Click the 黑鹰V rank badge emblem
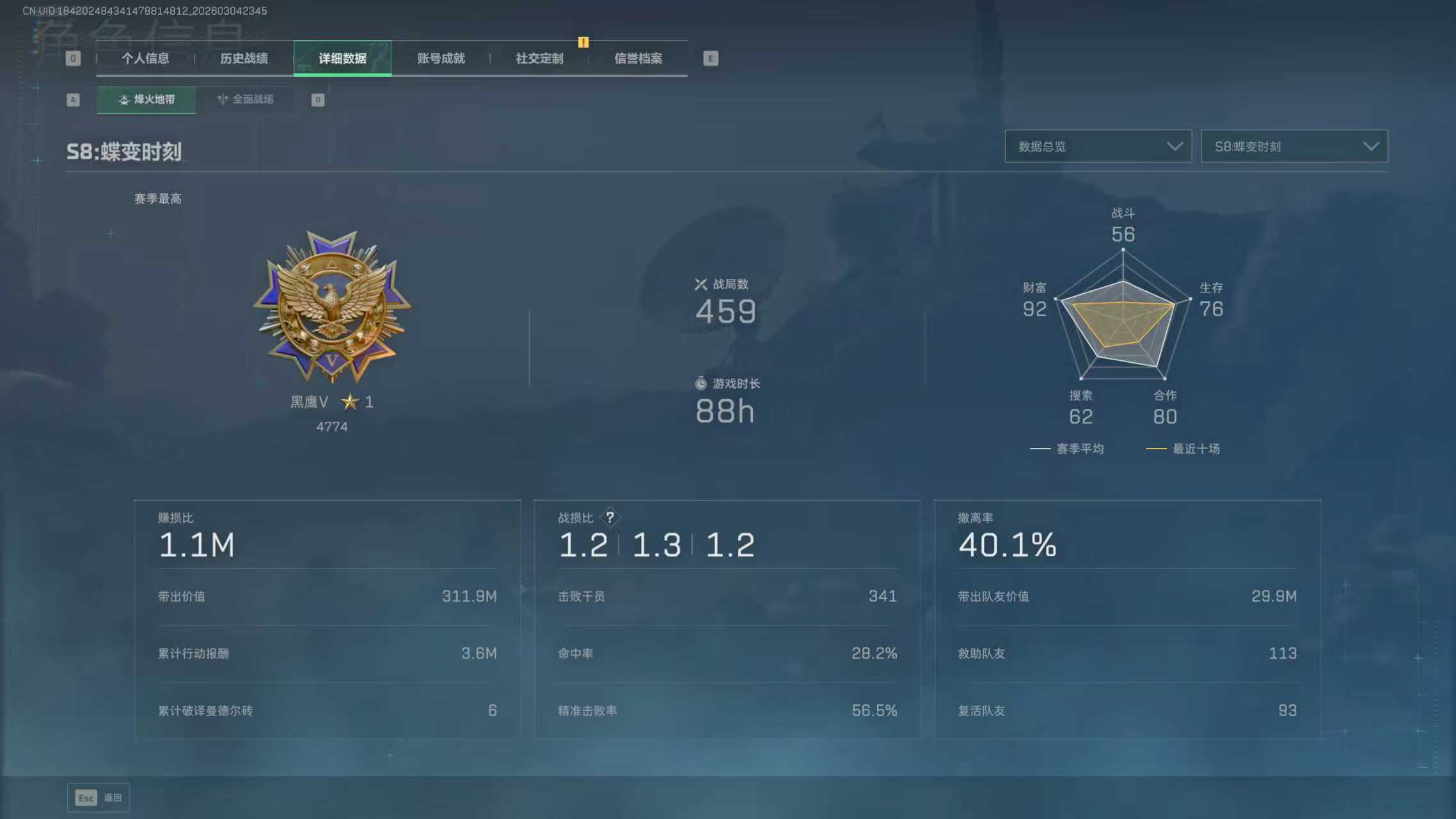 pos(331,307)
